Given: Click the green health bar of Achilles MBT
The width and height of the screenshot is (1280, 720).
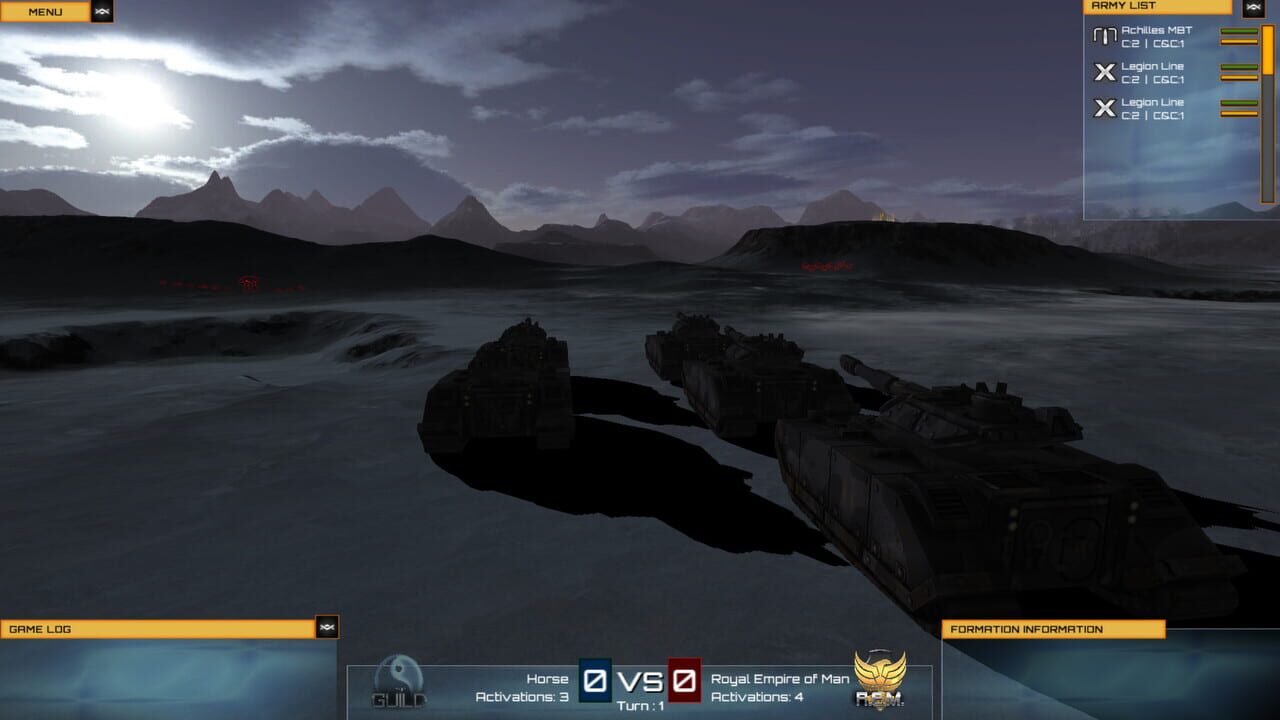Looking at the screenshot, I should [1237, 31].
